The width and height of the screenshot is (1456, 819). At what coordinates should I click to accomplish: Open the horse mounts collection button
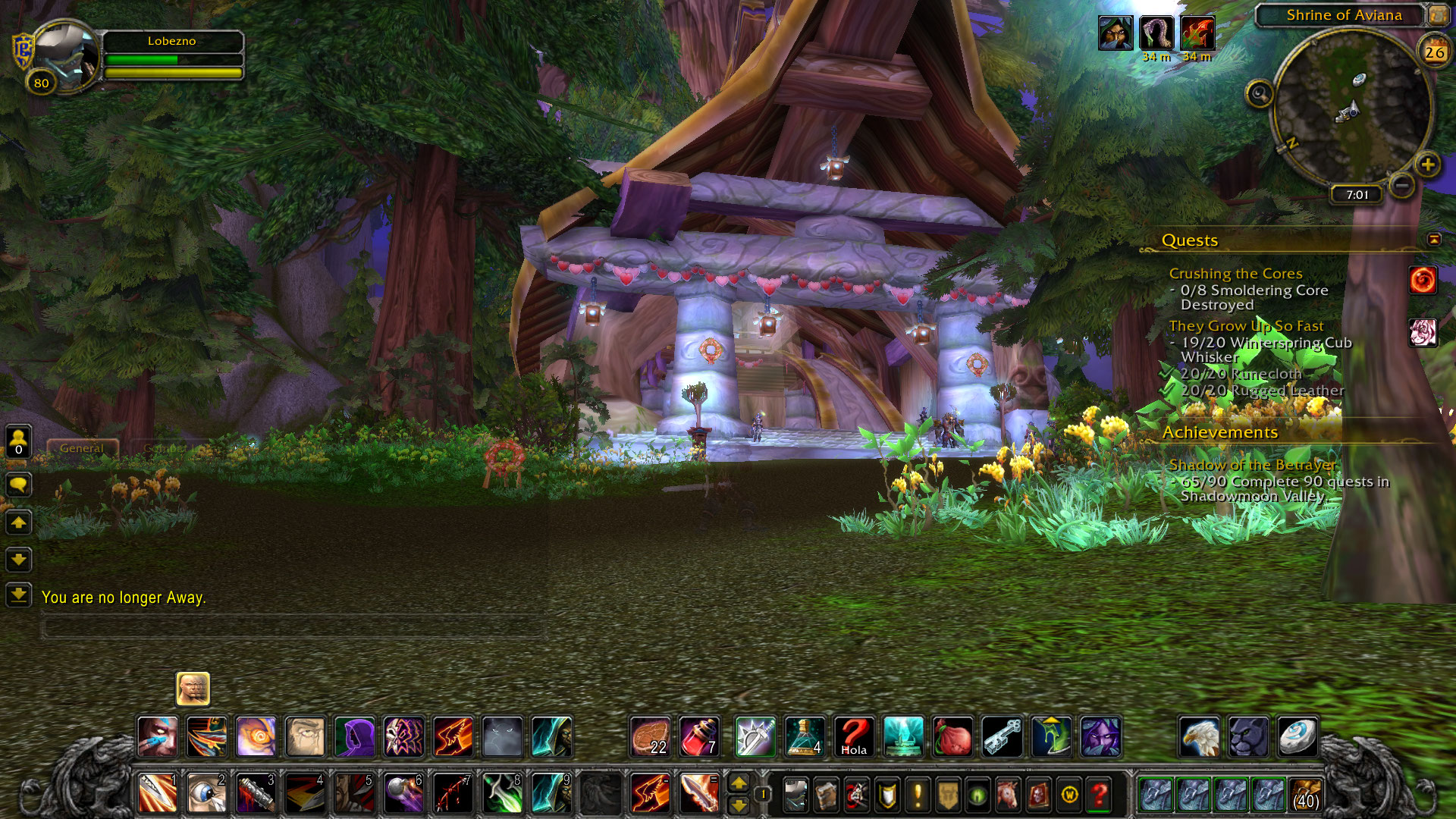[1008, 795]
